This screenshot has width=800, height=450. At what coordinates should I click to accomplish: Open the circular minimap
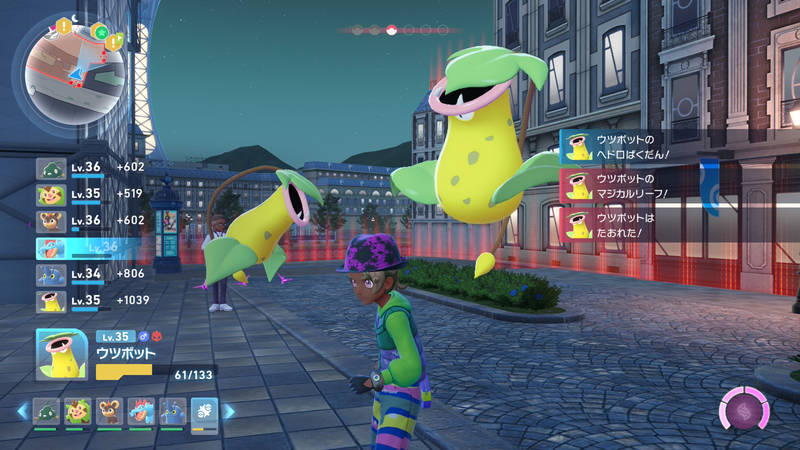[68, 68]
